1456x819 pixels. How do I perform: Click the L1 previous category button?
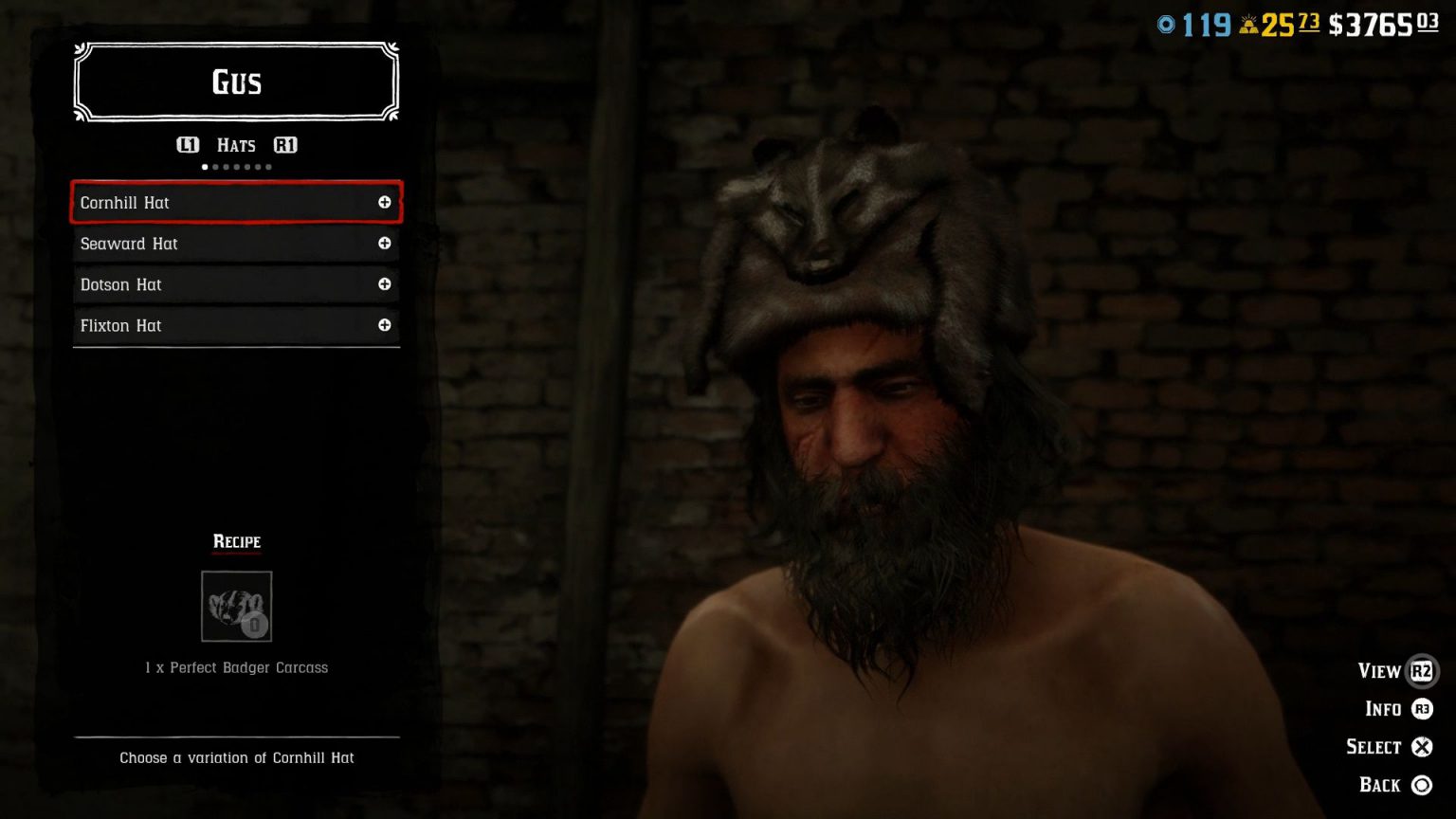(188, 145)
